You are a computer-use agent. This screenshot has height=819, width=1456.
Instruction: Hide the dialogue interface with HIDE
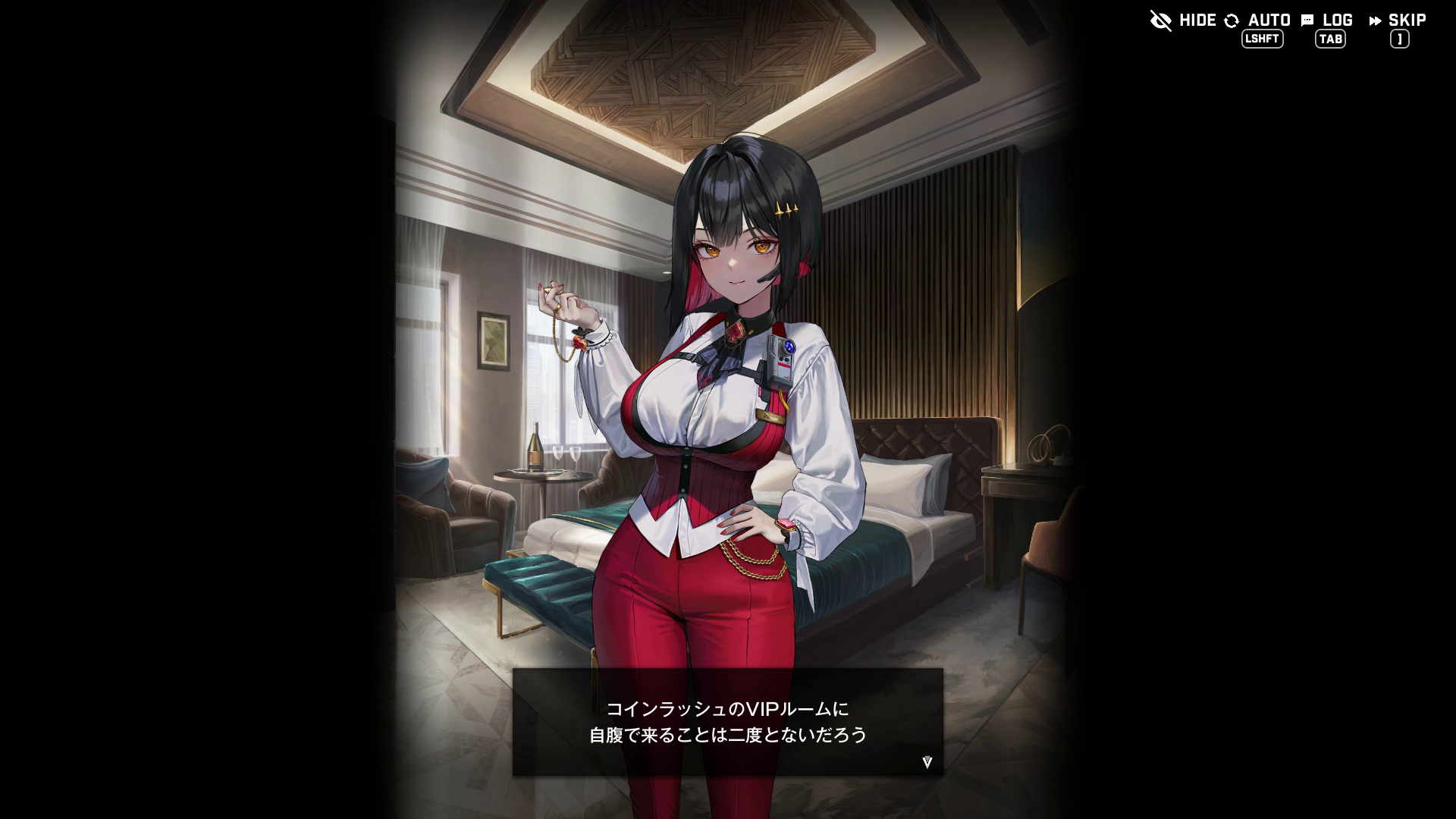tap(1183, 20)
